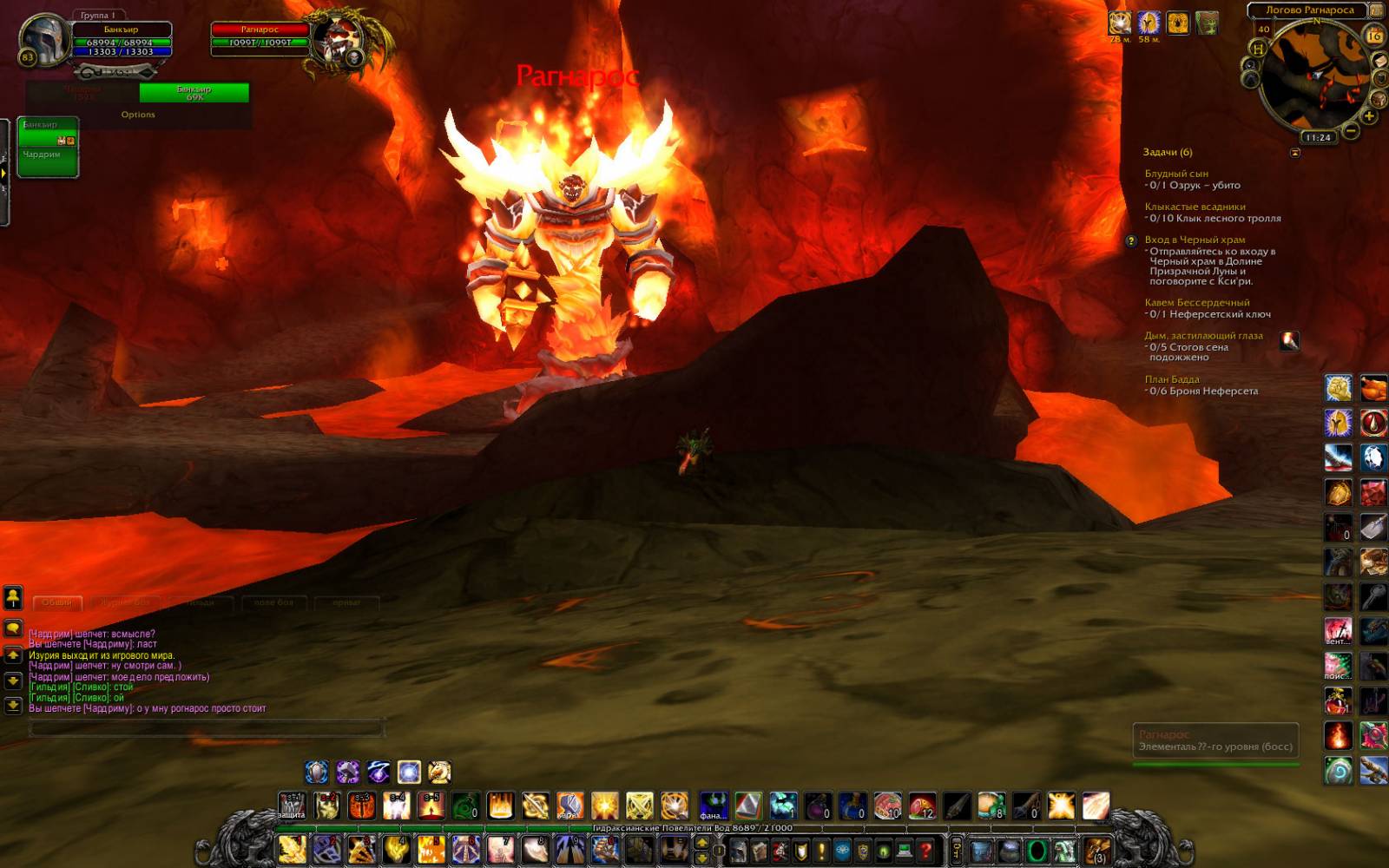Open the calendar button showing 16
This screenshot has height=868, width=1389.
(x=1374, y=36)
